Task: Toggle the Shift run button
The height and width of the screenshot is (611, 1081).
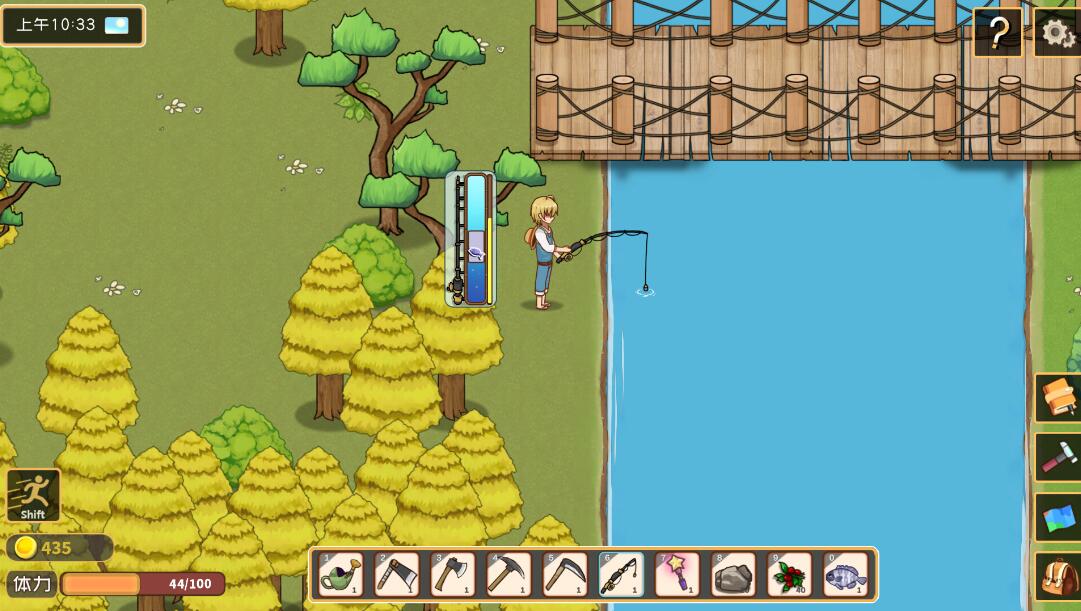Action: click(33, 495)
